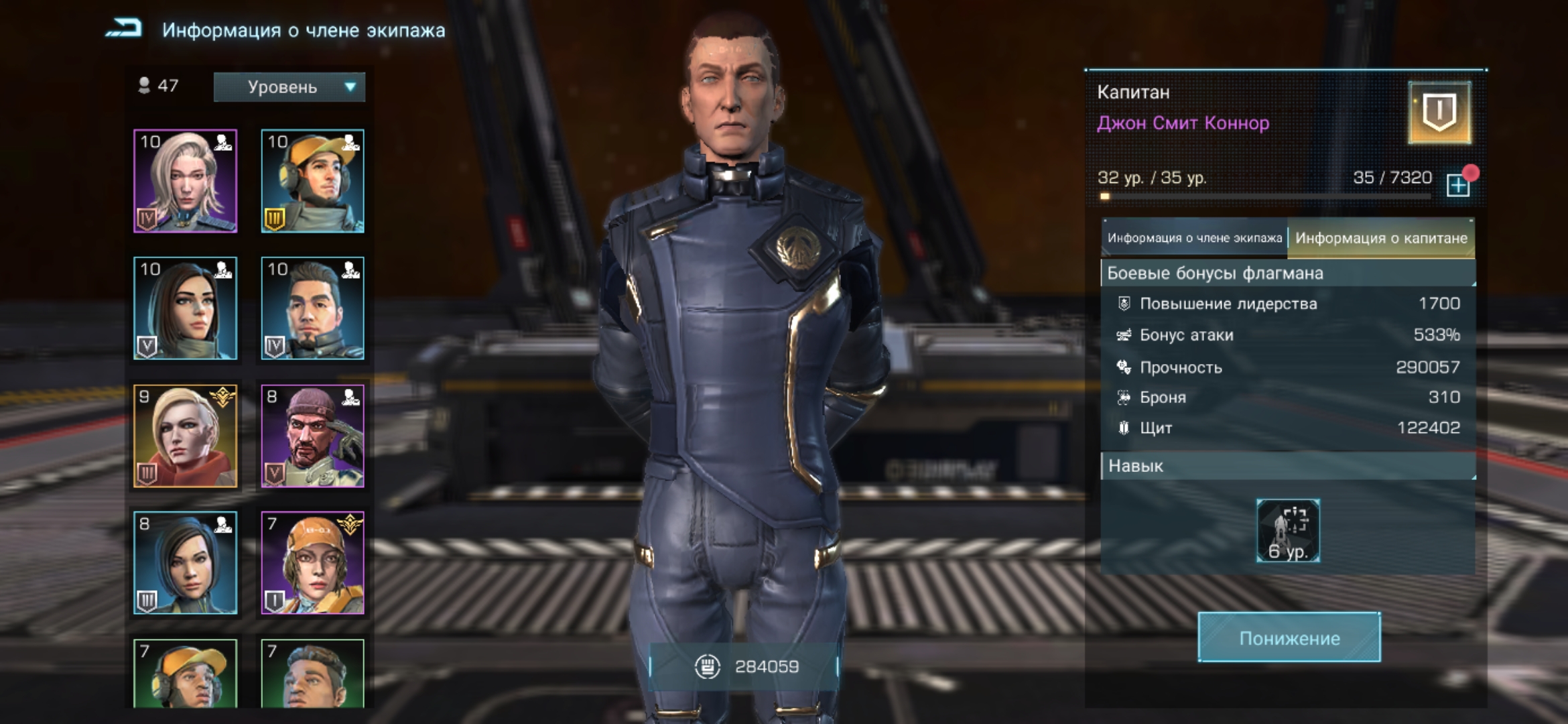Switch to Информация о члене экипажа tab

click(x=1194, y=238)
